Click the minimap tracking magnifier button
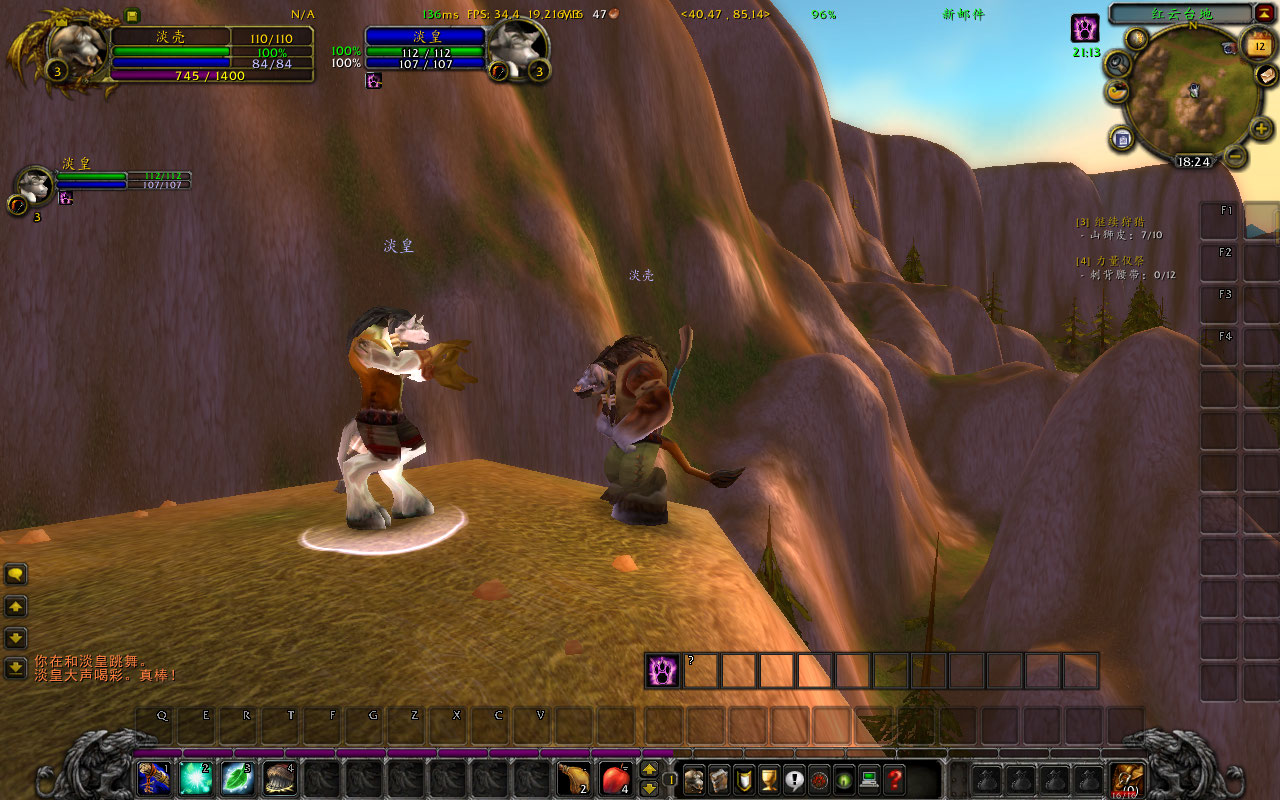Image resolution: width=1280 pixels, height=800 pixels. tap(1118, 63)
